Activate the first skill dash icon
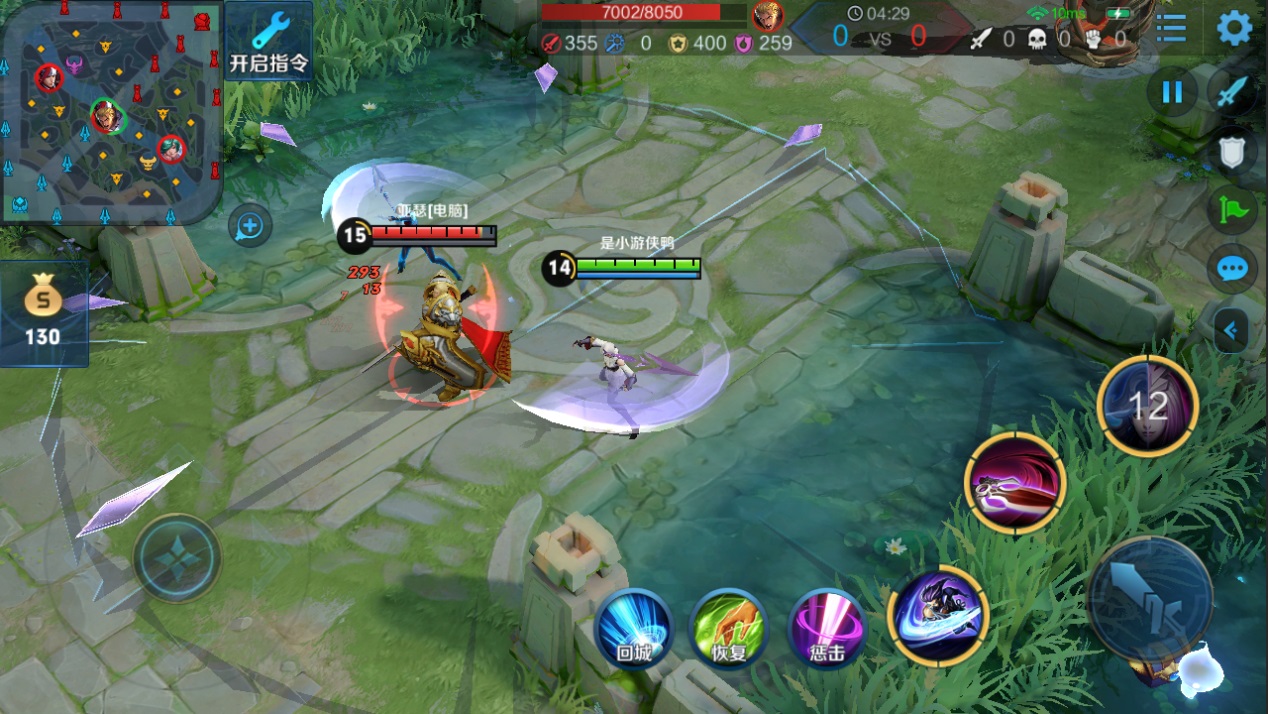 [938, 614]
